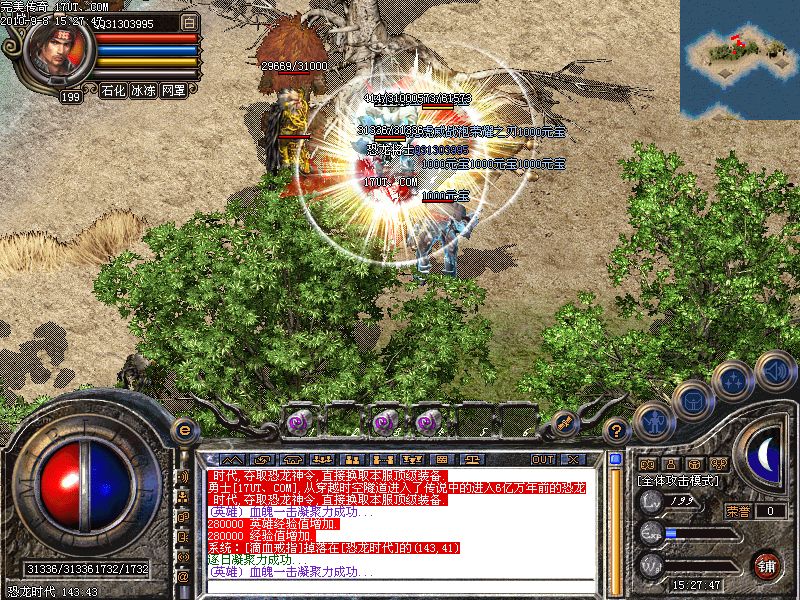800x600 pixels.
Task: Use the first purple swirl hotbar item
Action: point(298,421)
